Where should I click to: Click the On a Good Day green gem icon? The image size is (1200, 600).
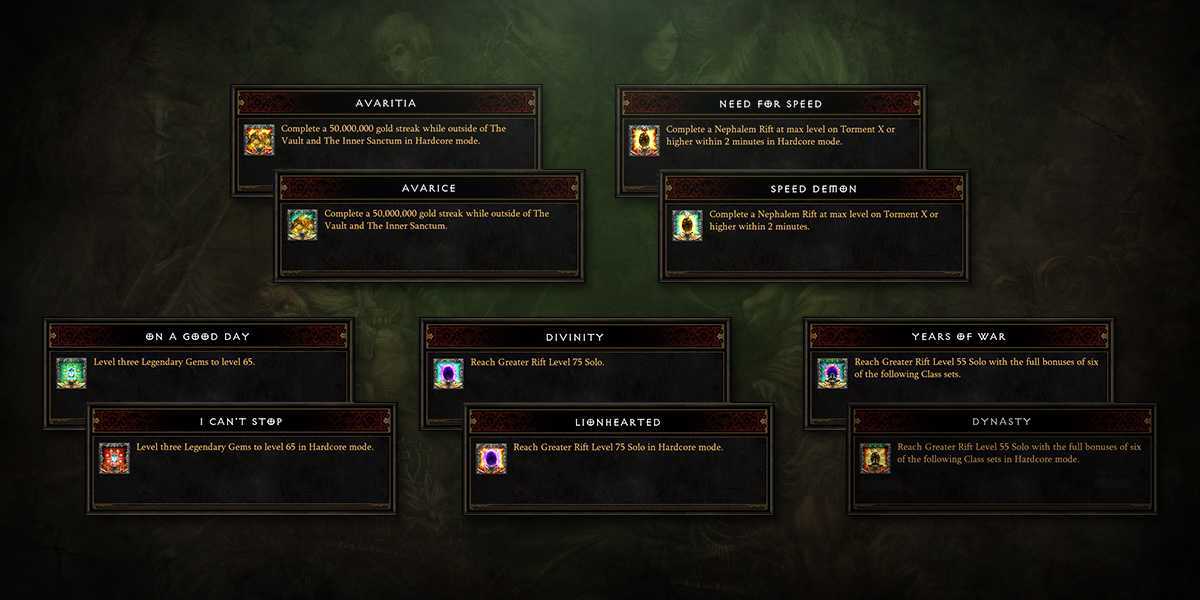tap(71, 373)
